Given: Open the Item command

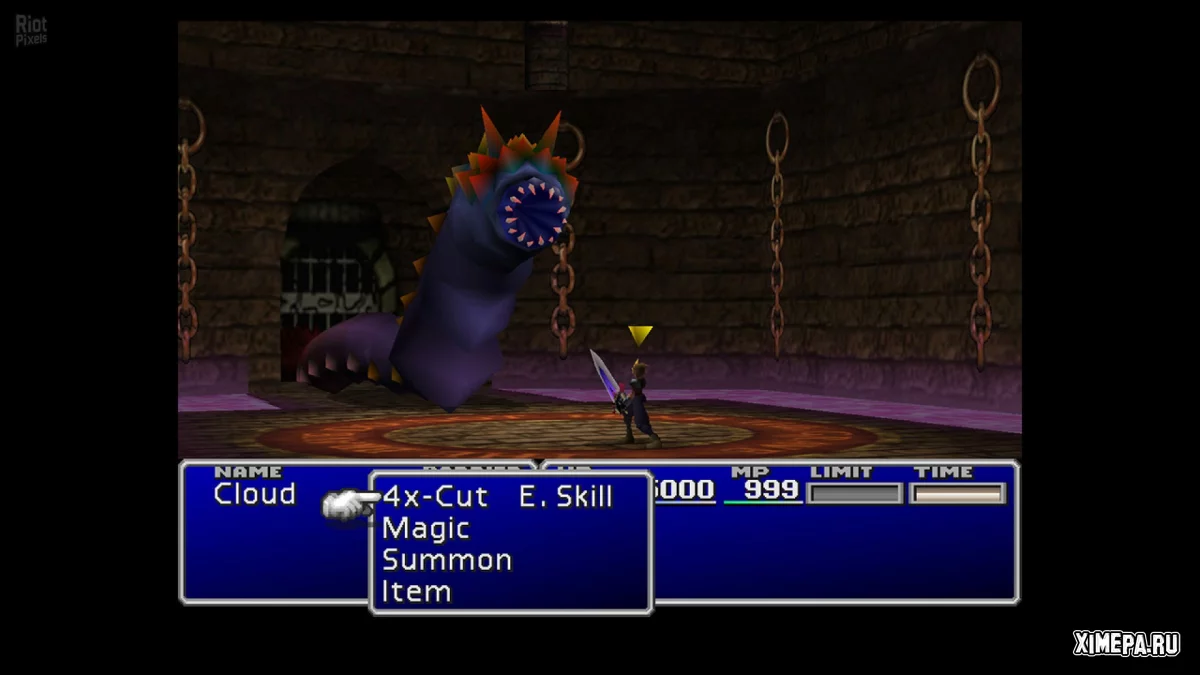Looking at the screenshot, I should pos(416,592).
